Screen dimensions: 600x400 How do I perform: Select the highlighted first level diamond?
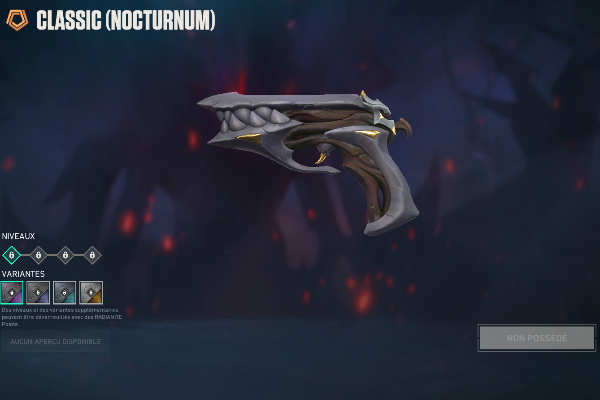[x=11, y=255]
